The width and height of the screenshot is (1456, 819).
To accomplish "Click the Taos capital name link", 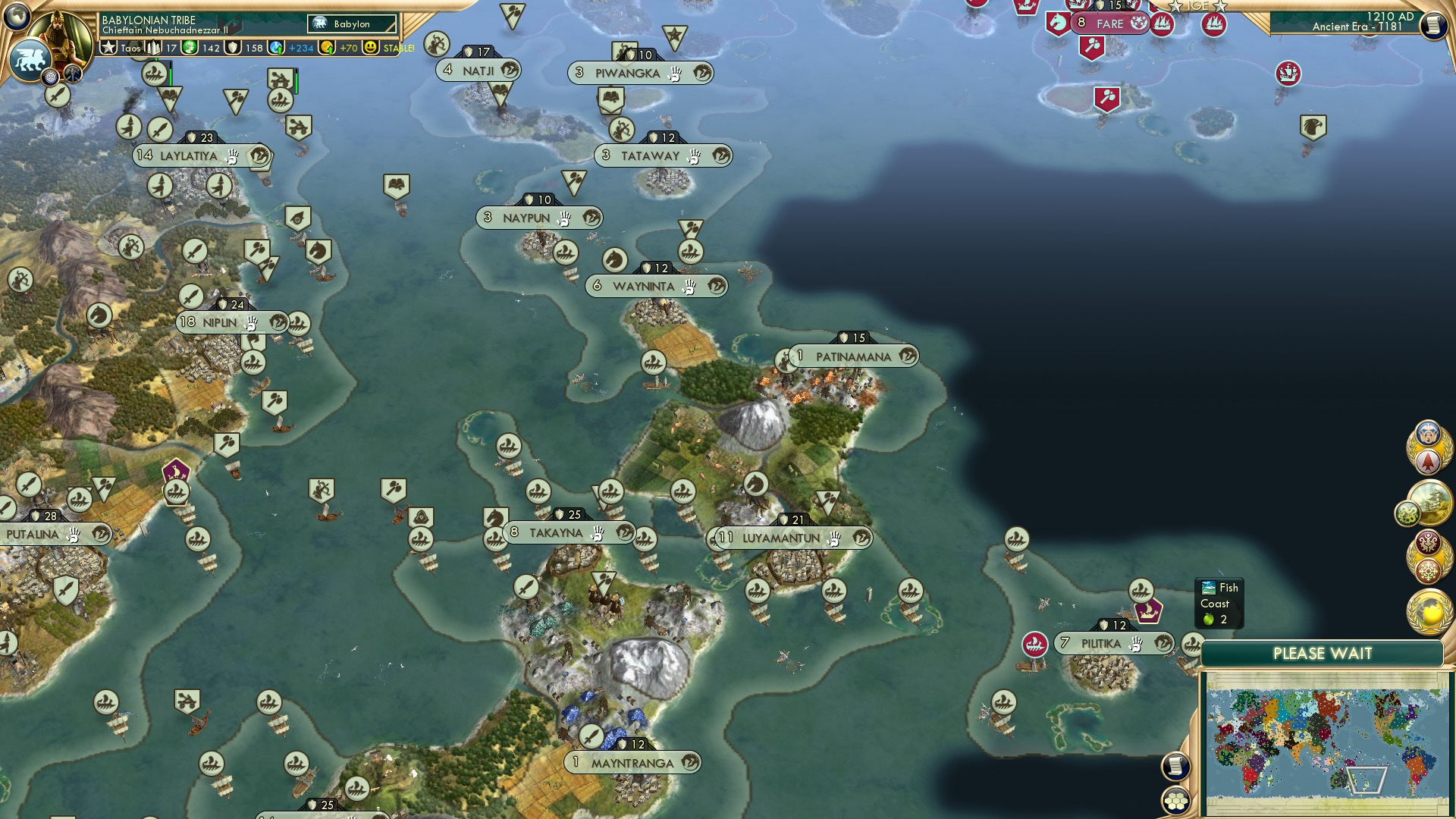I will tap(130, 48).
